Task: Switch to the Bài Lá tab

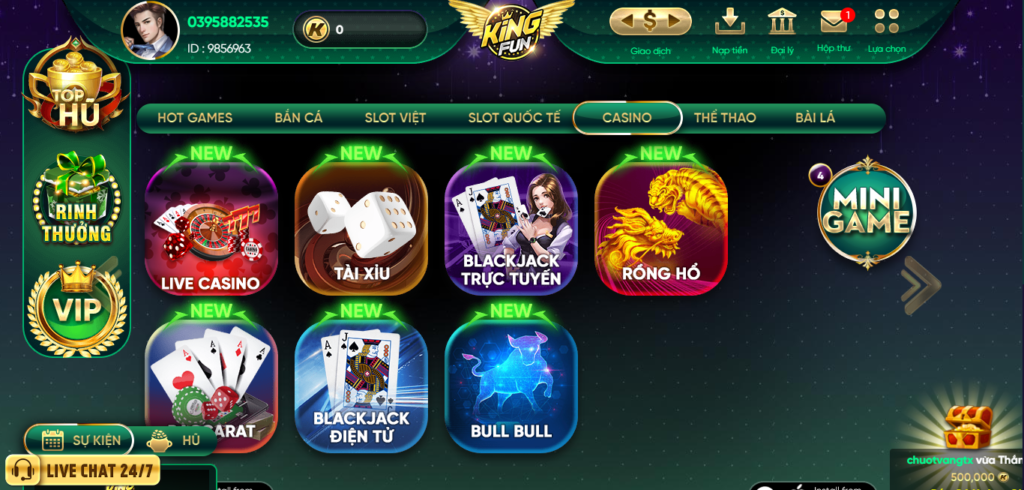Action: (815, 118)
